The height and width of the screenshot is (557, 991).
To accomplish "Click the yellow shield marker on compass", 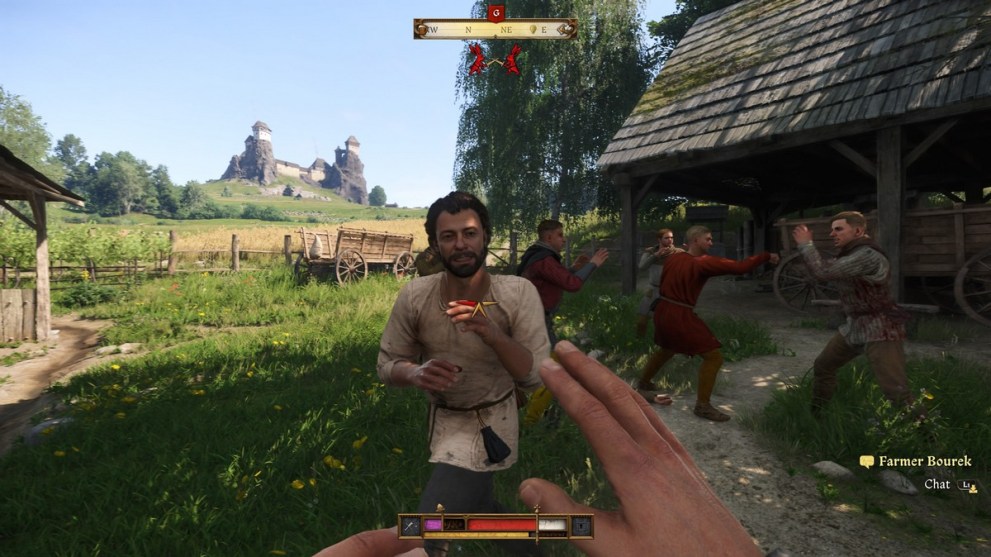I will pos(533,29).
